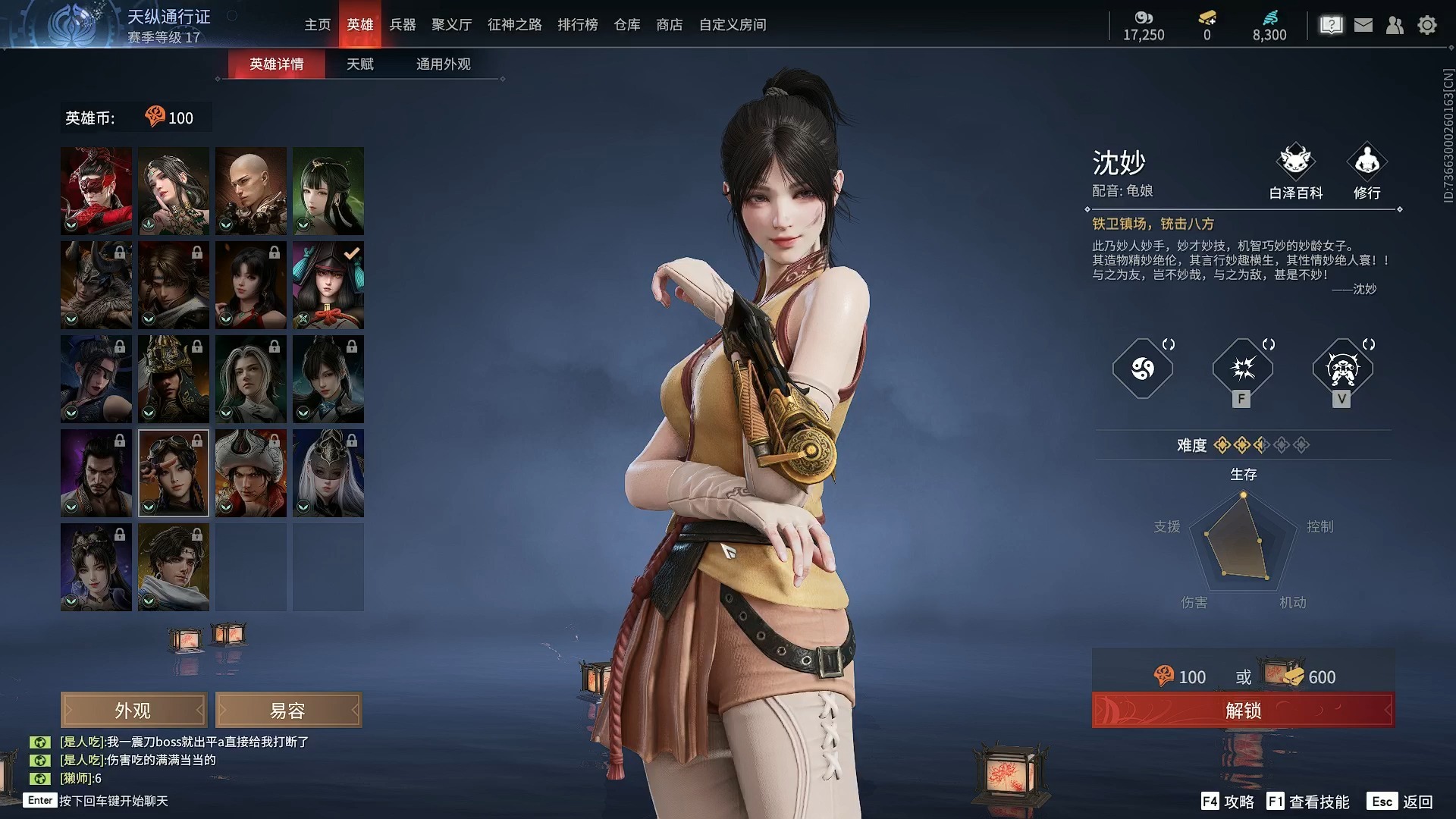The width and height of the screenshot is (1456, 819).
Task: Open the mail envelope icon
Action: 1363,25
